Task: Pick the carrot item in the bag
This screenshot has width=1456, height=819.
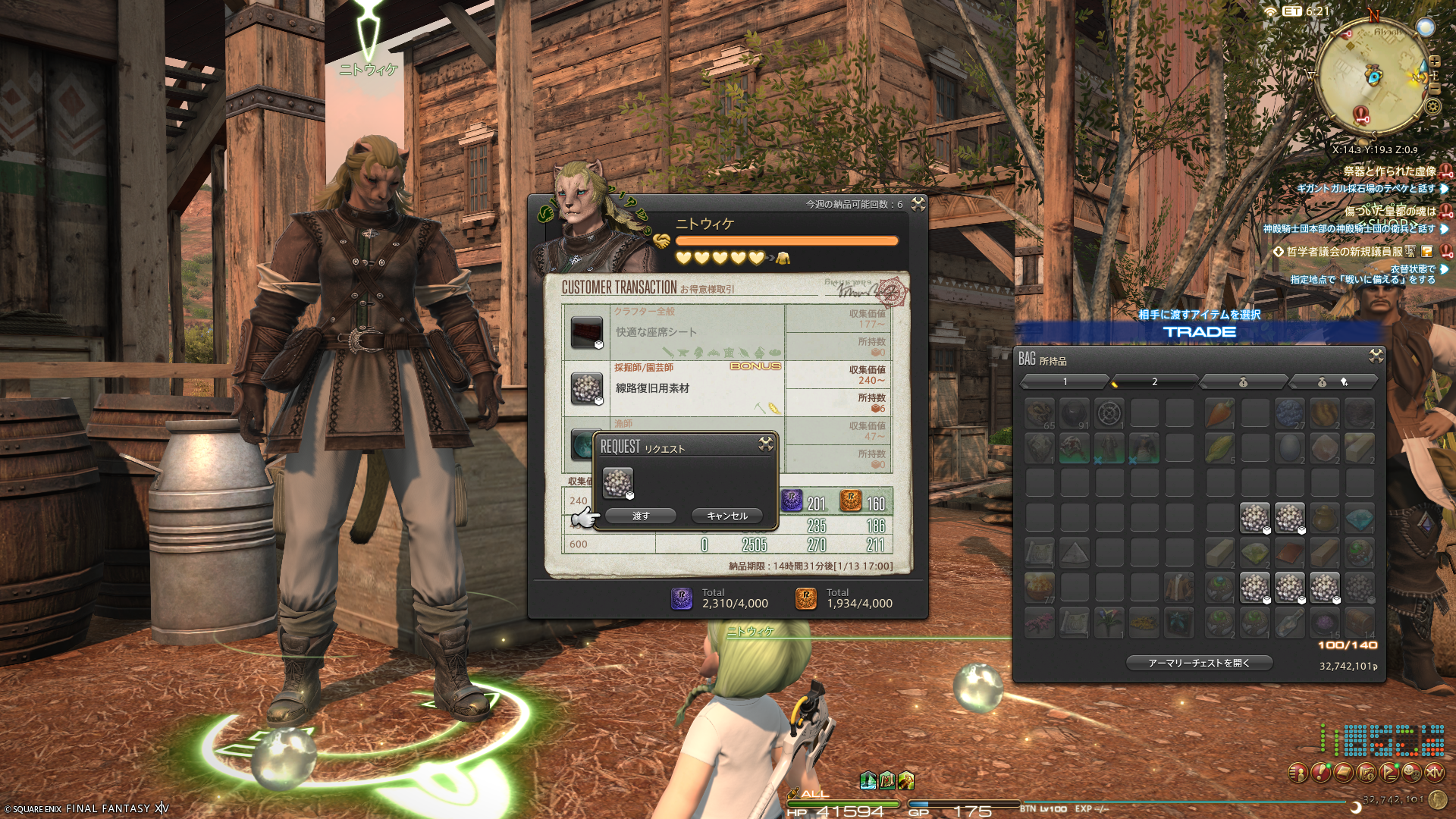Action: tap(1219, 413)
